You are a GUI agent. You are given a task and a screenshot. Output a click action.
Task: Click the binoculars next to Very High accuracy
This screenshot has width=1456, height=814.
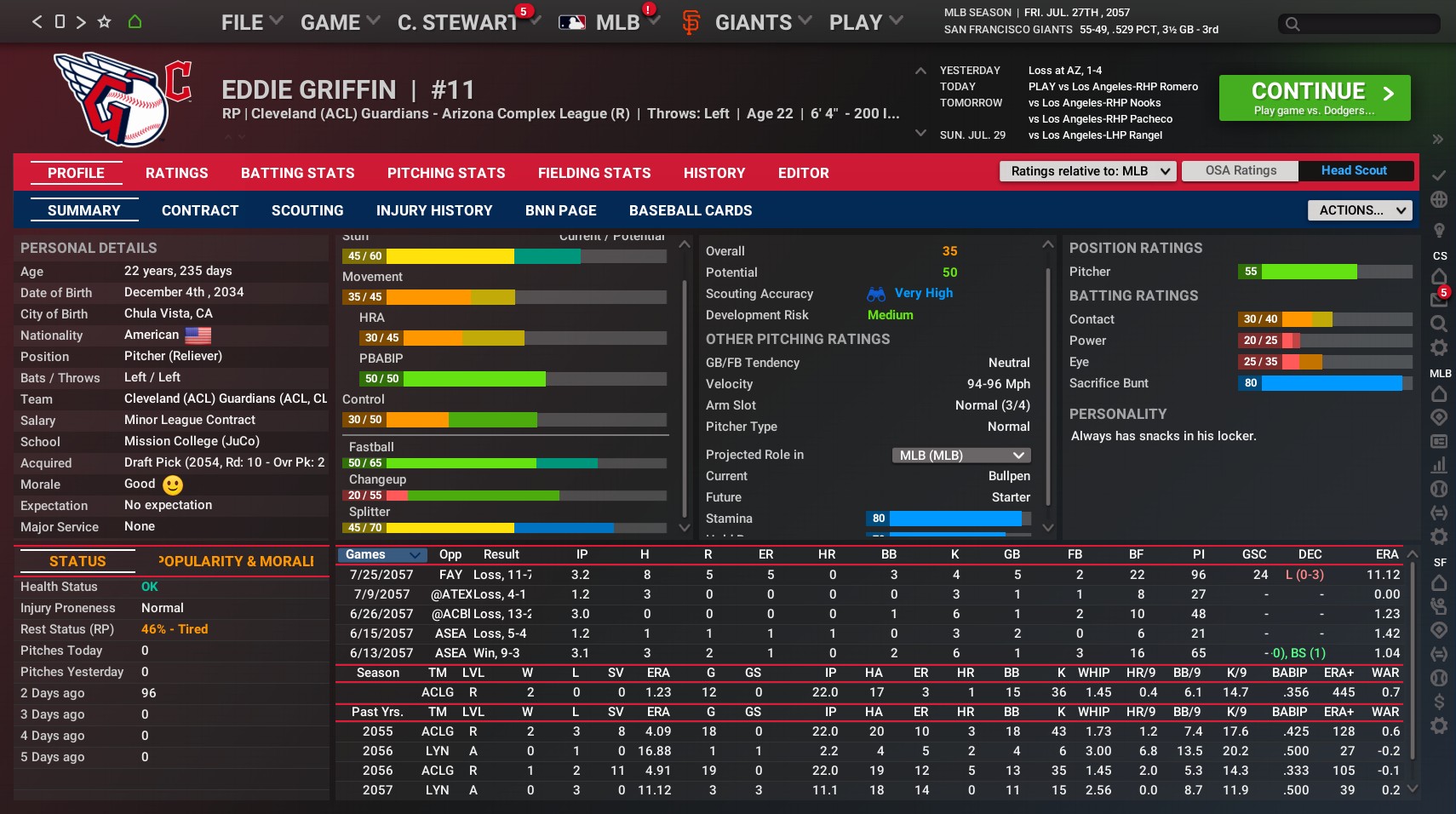click(875, 293)
